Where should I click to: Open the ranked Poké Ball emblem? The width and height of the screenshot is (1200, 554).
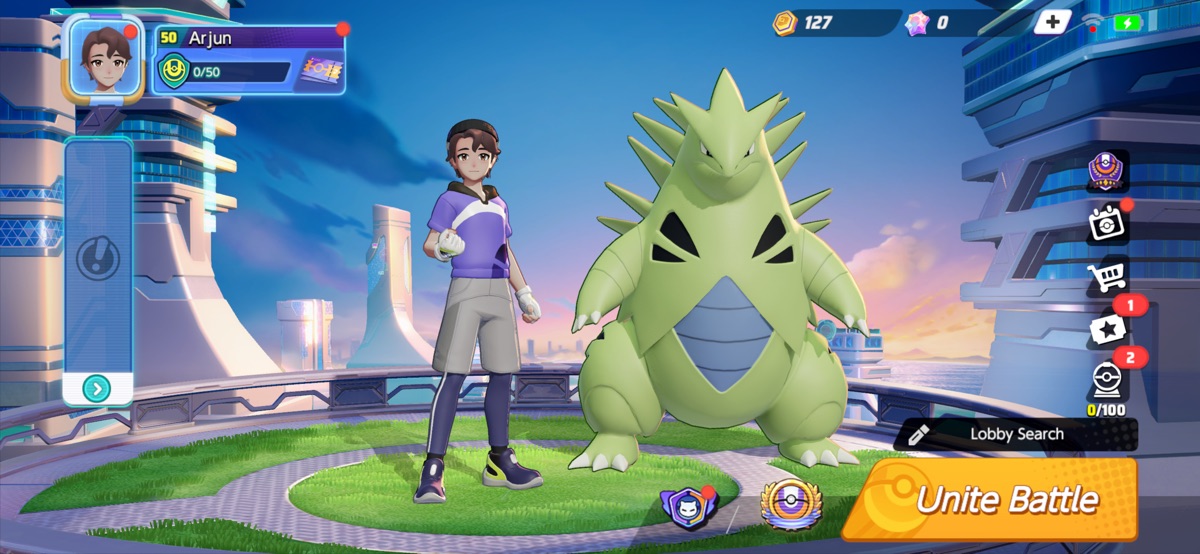pos(790,503)
